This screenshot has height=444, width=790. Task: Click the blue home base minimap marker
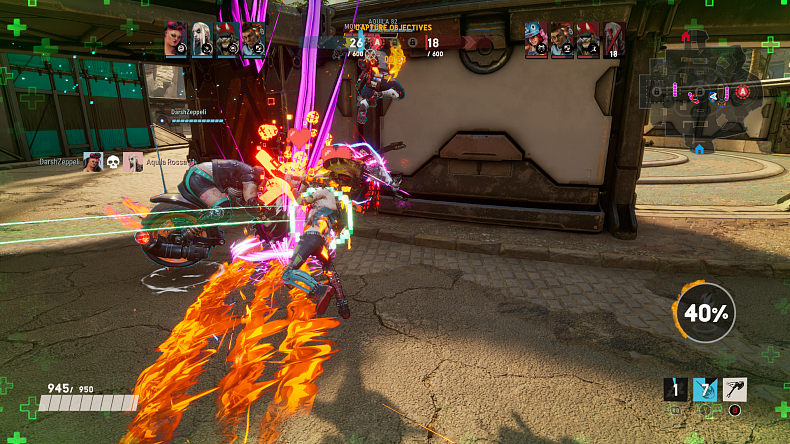pyautogui.click(x=699, y=149)
